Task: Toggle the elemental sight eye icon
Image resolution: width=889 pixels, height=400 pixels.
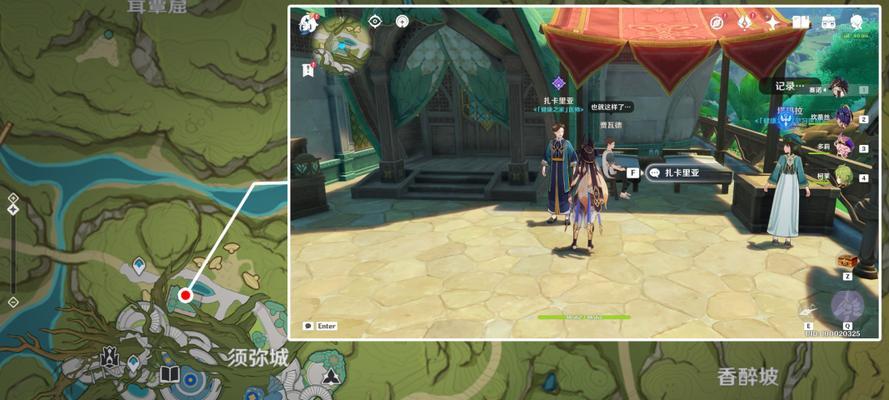Action: (x=375, y=21)
